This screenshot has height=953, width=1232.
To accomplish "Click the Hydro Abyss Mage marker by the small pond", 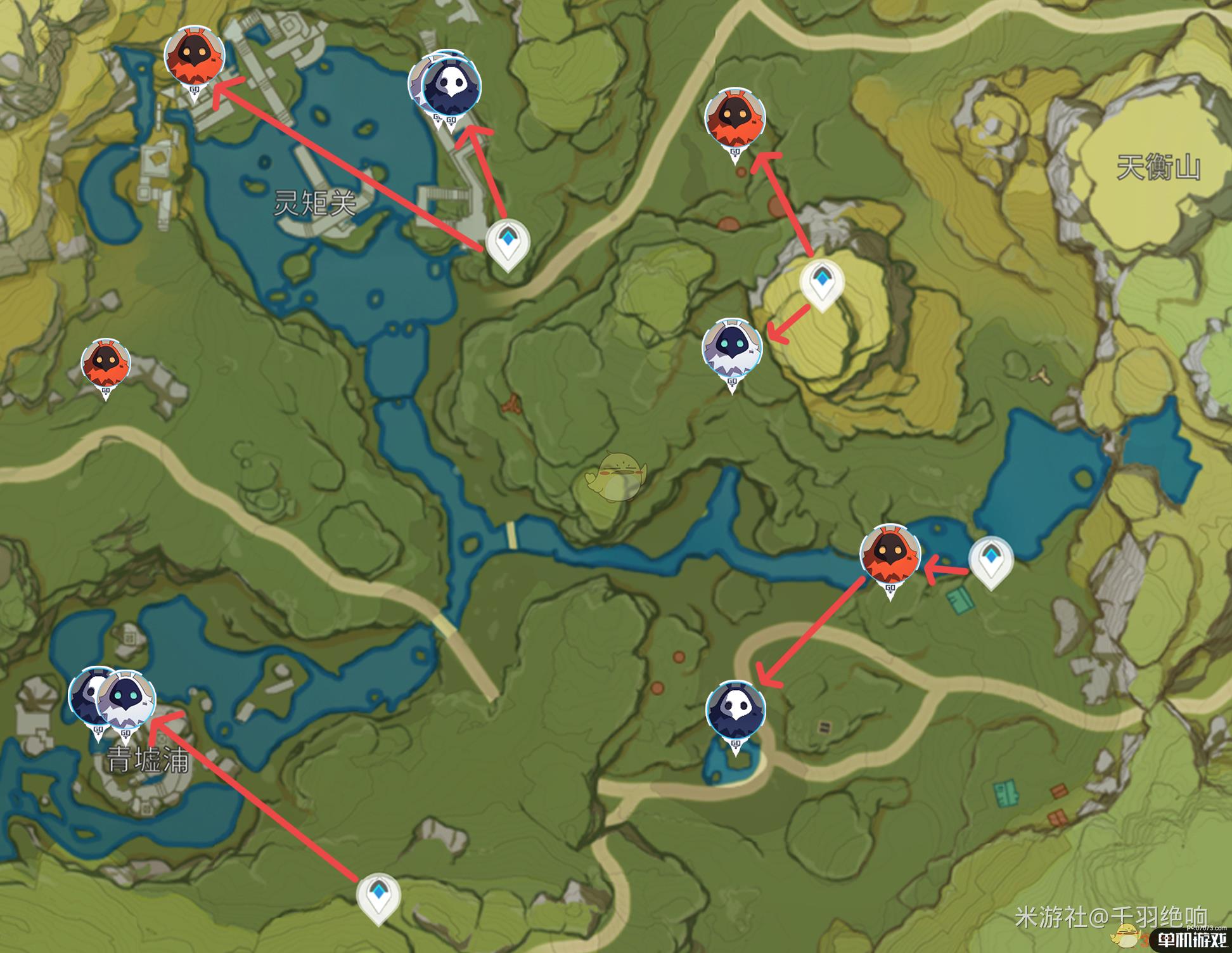I will [x=735, y=710].
